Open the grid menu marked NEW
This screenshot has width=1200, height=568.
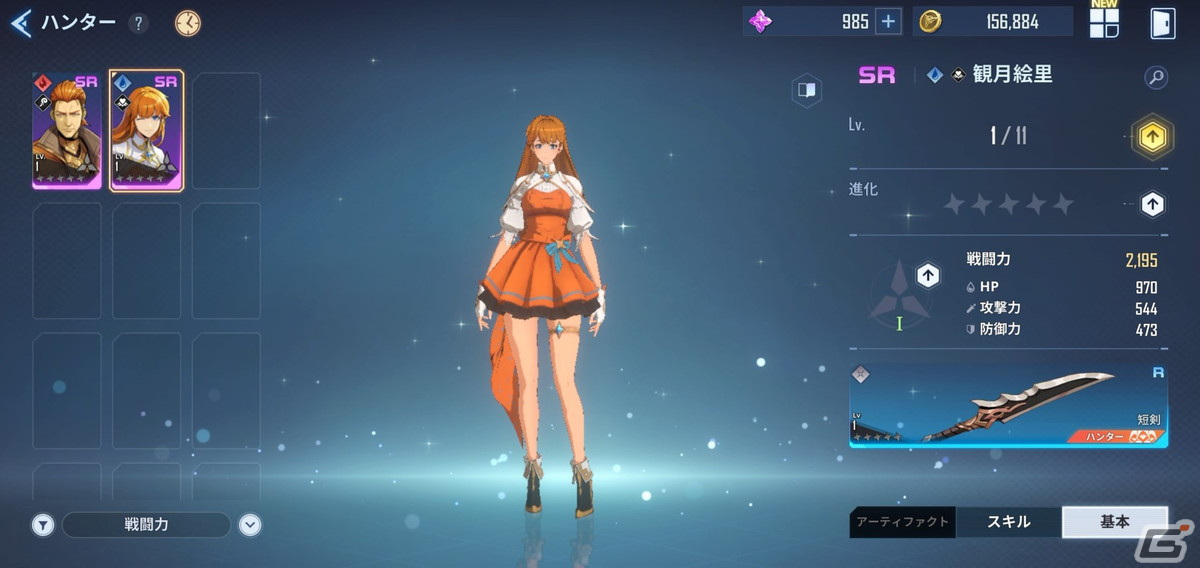pyautogui.click(x=1104, y=23)
